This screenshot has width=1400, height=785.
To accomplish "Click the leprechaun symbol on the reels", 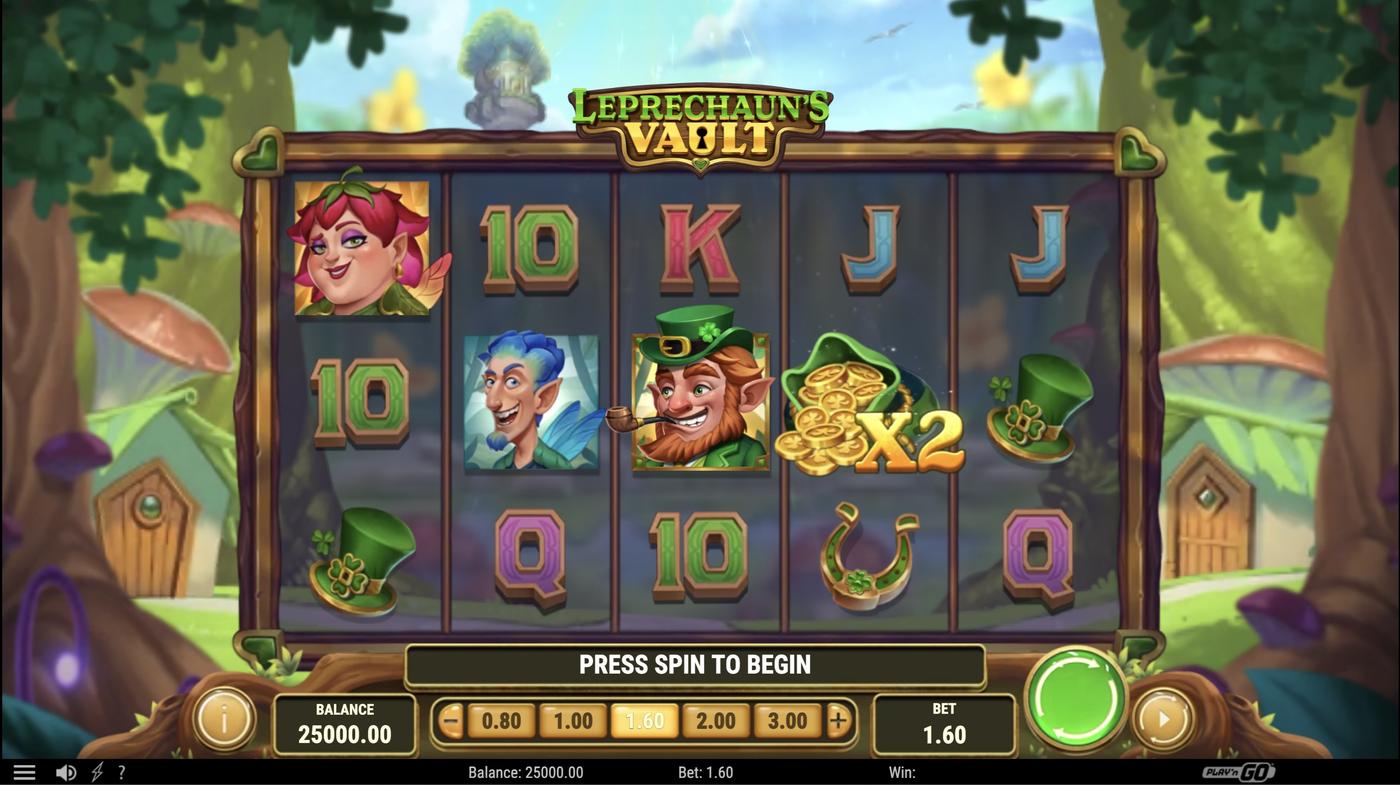I will coord(698,404).
